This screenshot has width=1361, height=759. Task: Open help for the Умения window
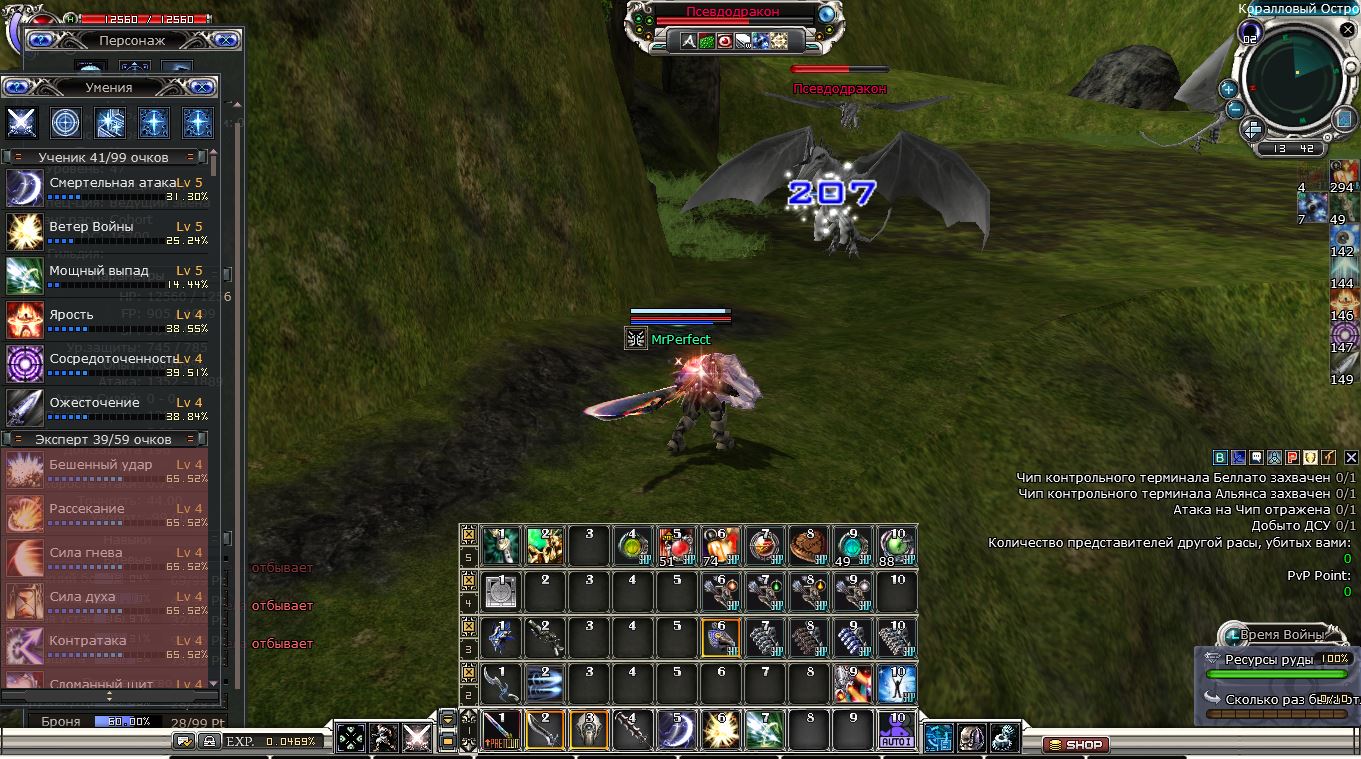tap(17, 87)
